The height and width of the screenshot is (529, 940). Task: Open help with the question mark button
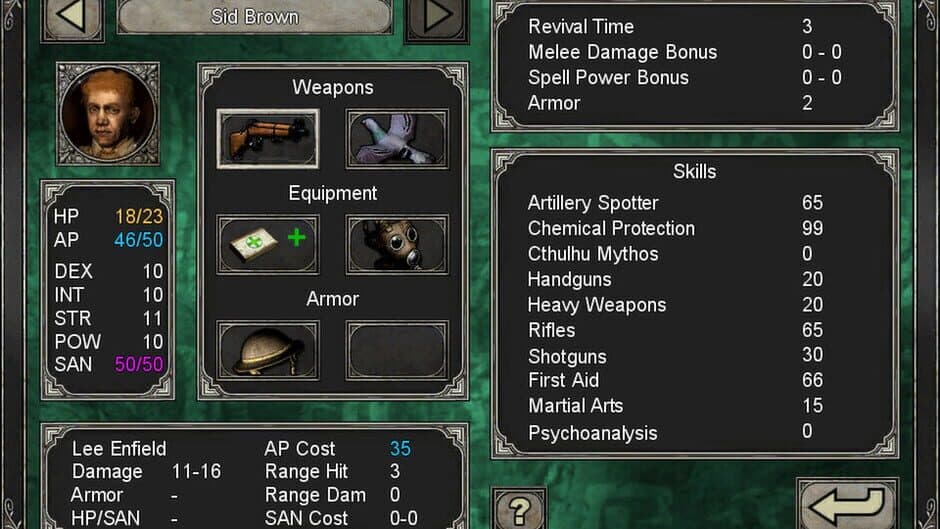click(x=519, y=510)
